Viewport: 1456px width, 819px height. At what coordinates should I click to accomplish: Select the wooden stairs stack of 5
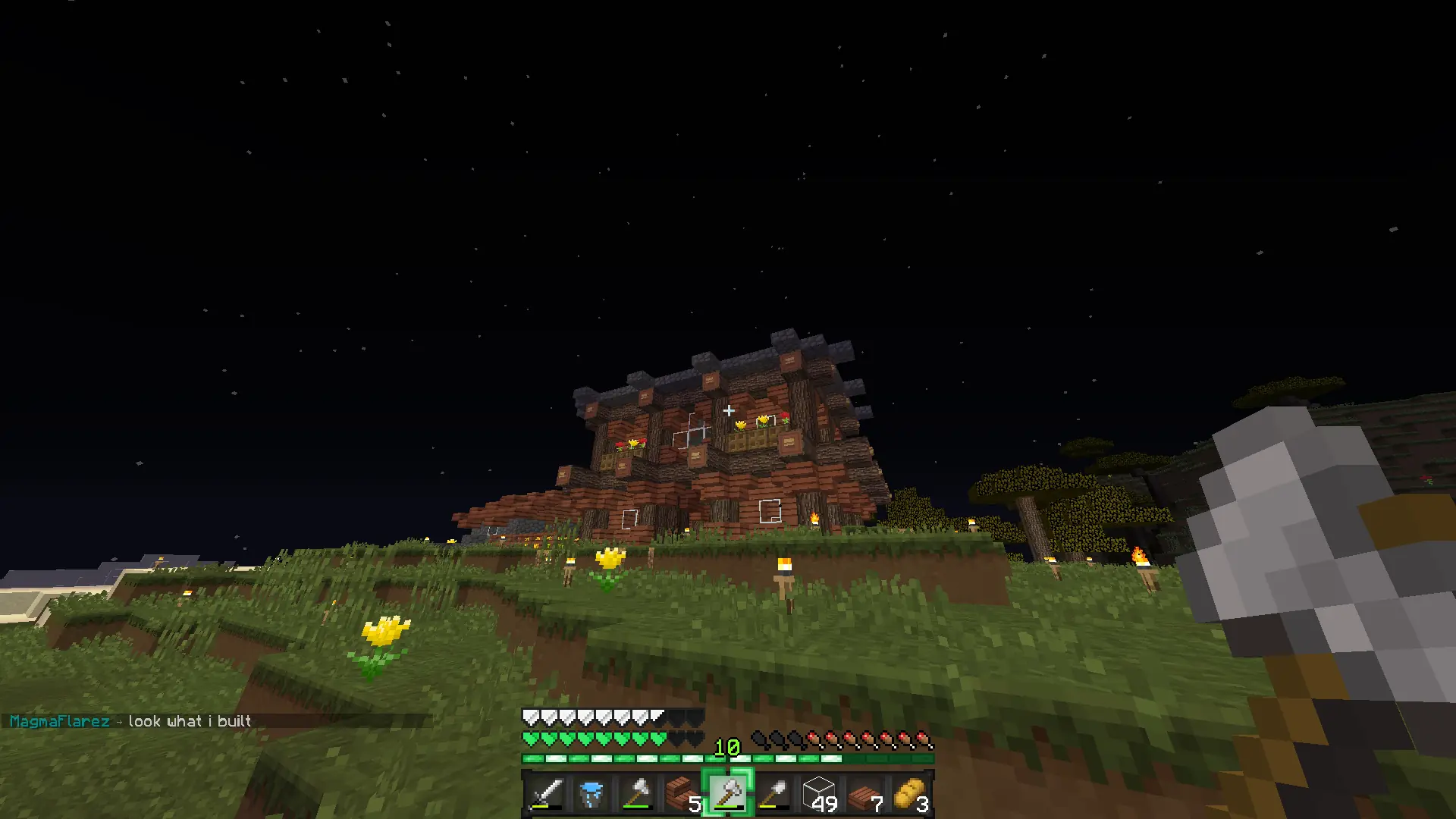[682, 793]
